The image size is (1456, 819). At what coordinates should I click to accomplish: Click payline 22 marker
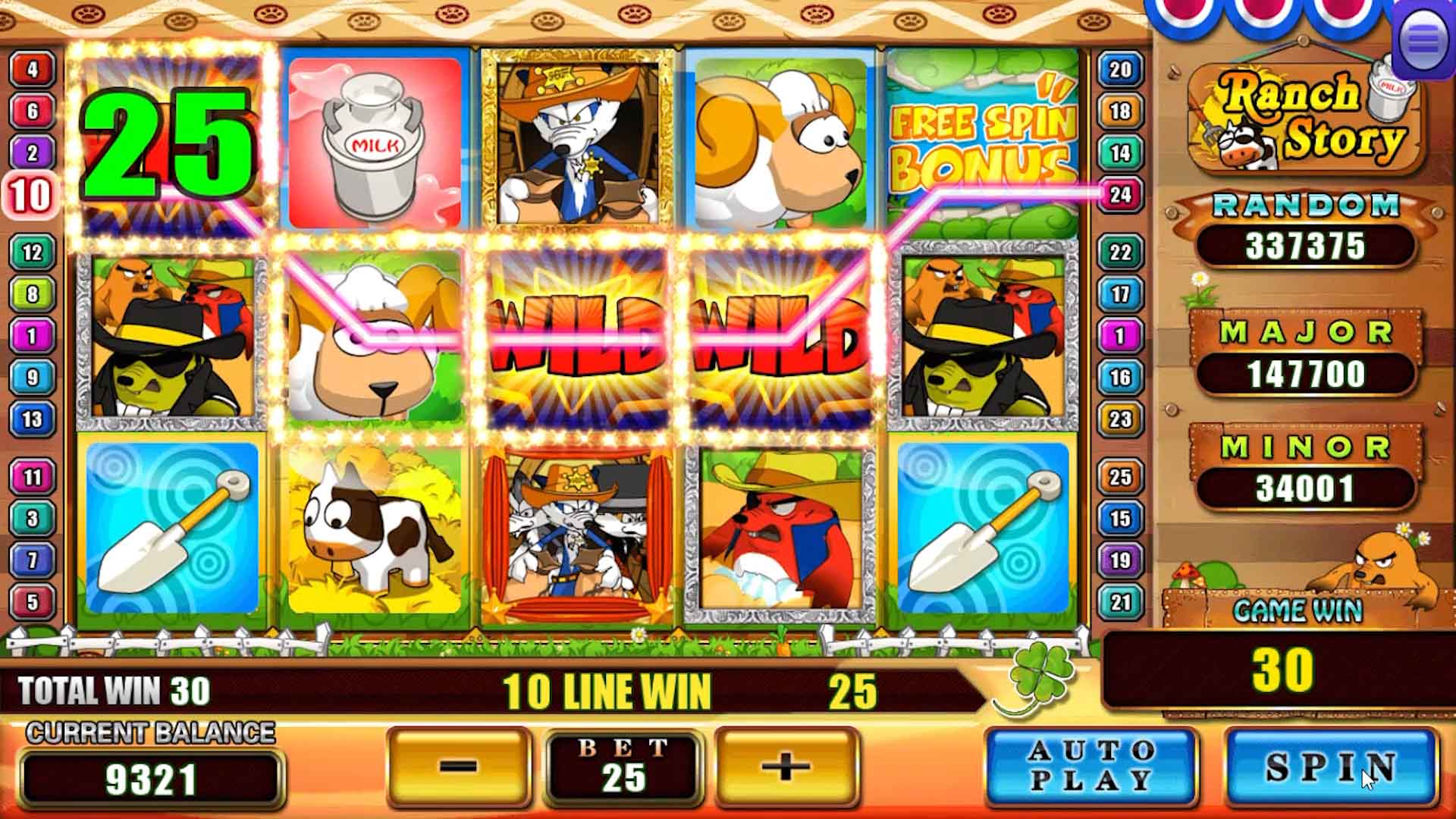(1120, 252)
